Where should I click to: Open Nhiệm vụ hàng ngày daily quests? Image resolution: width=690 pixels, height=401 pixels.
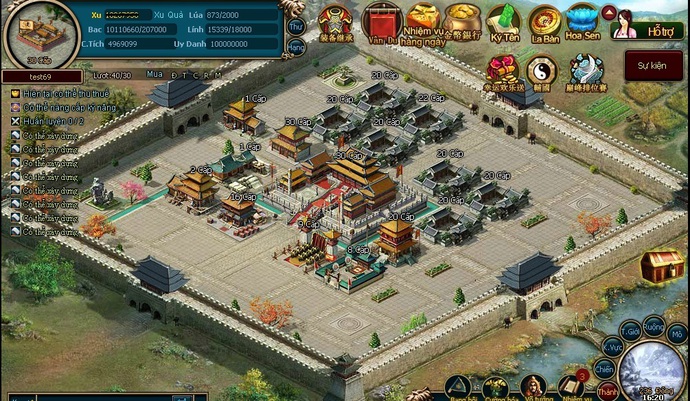(x=423, y=22)
